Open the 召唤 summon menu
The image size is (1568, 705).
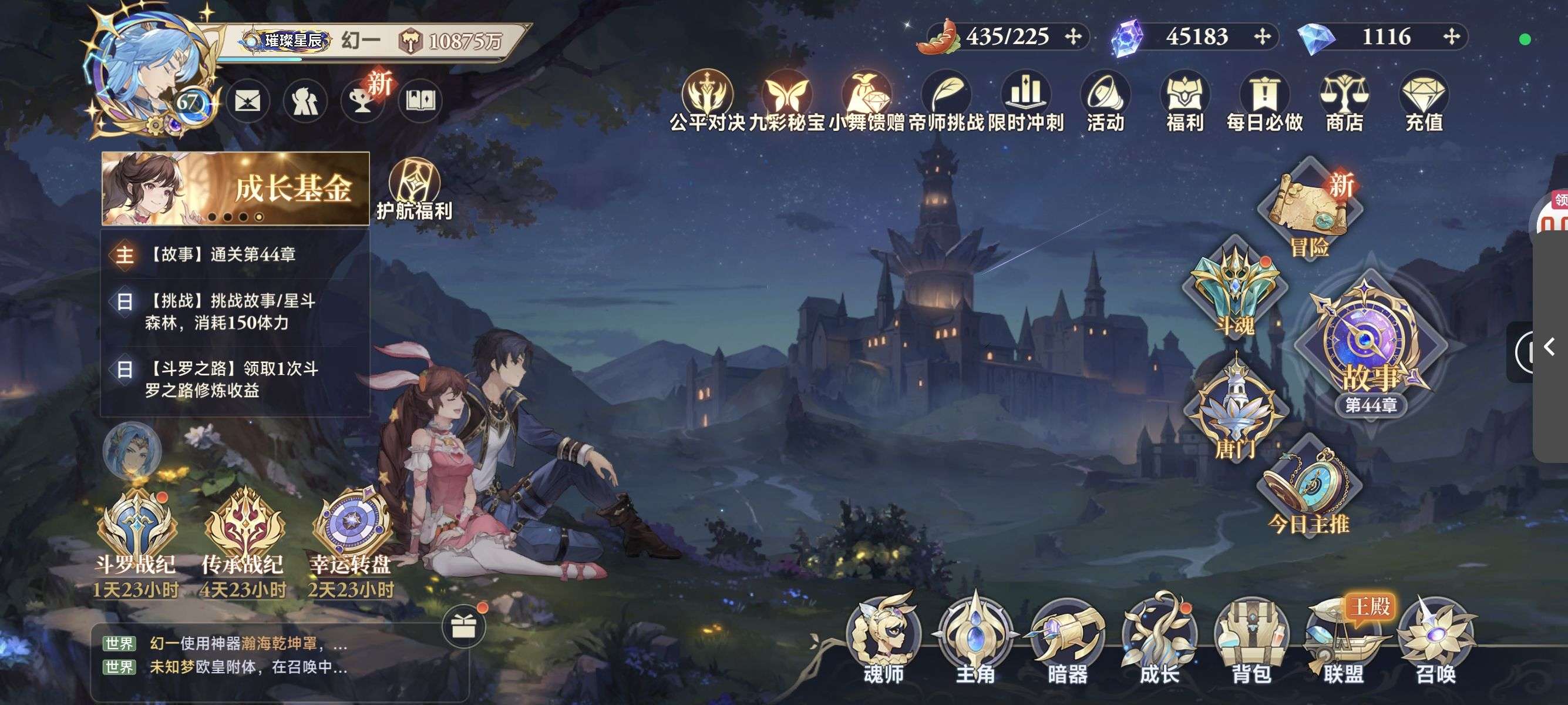tap(1436, 639)
